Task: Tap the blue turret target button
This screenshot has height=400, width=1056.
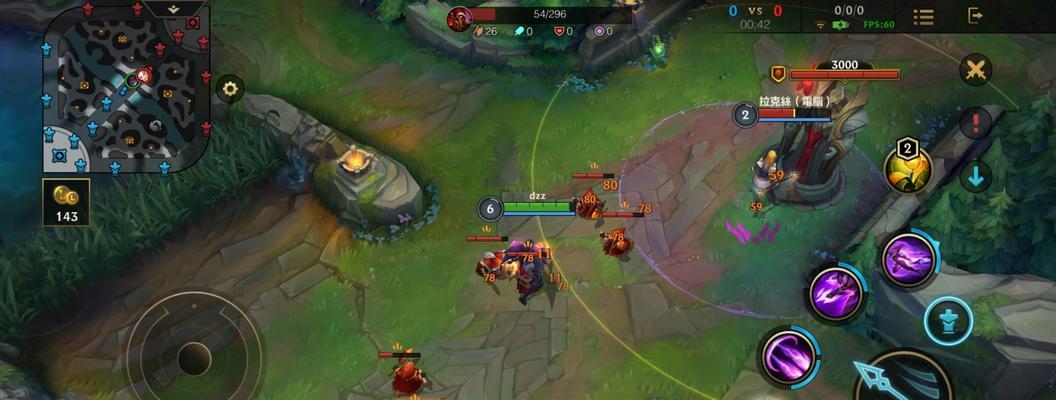Action: coord(948,321)
